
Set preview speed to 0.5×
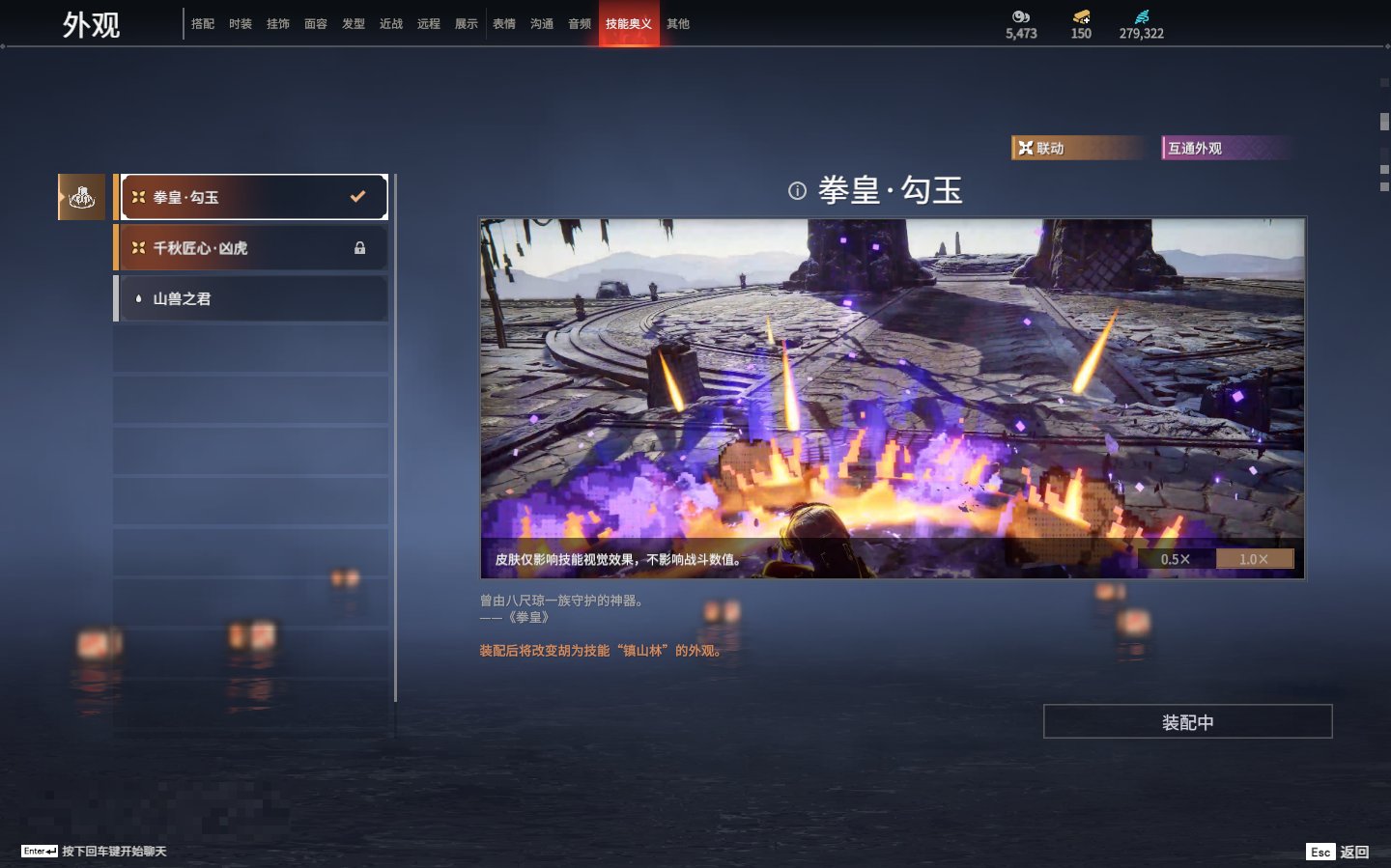click(1175, 559)
